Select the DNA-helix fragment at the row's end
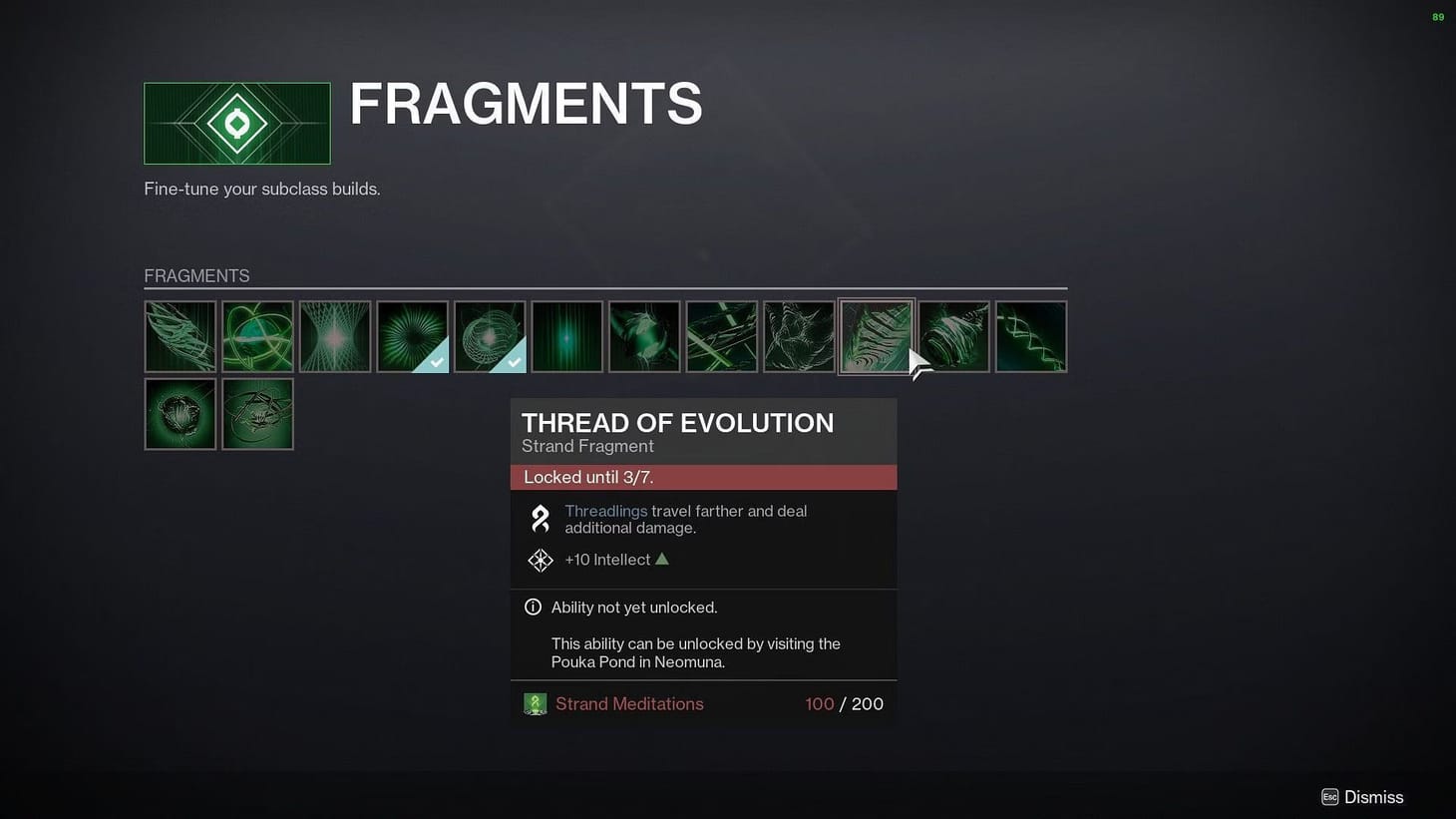The image size is (1456, 819). coord(1030,335)
